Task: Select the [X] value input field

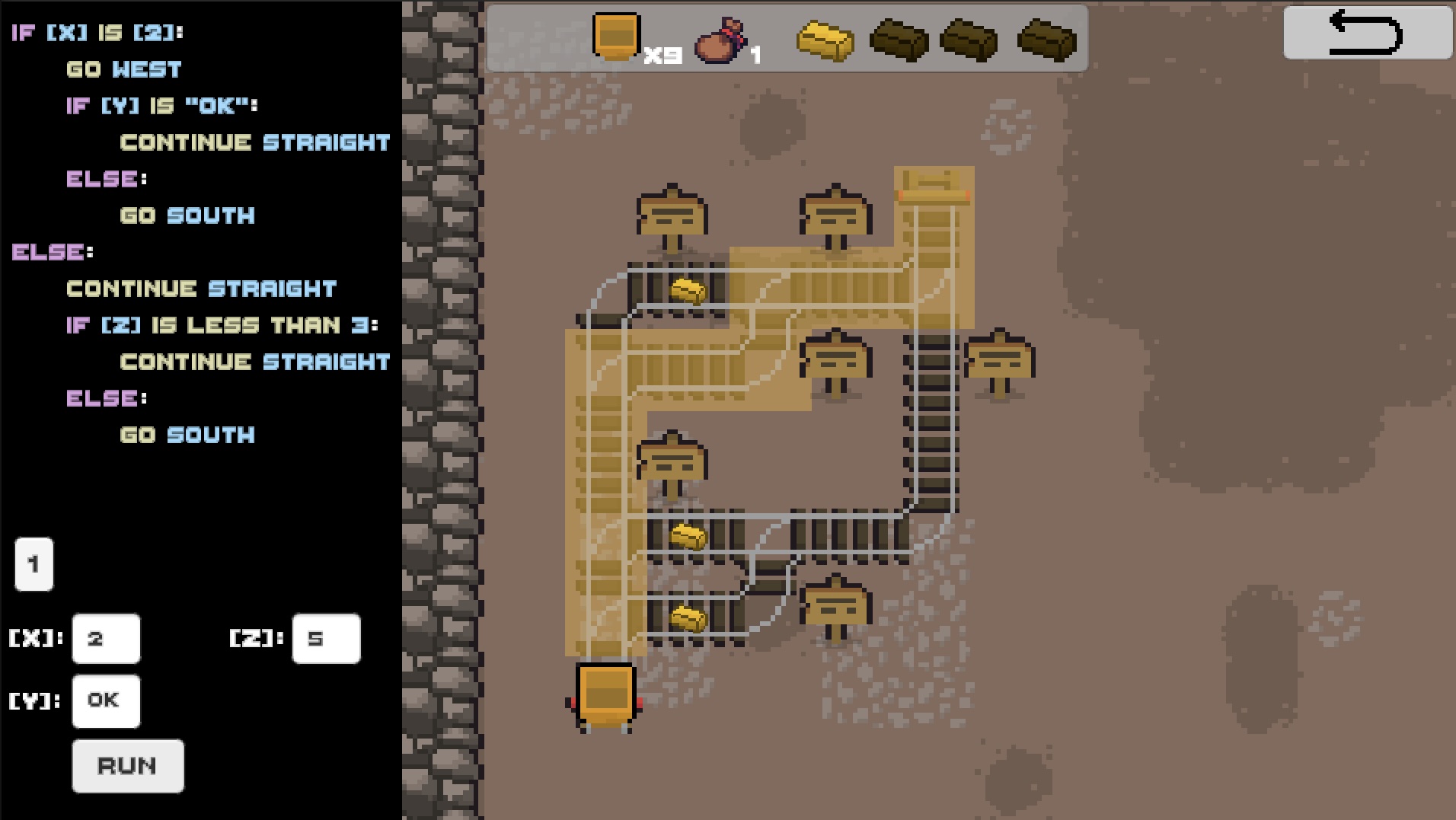Action: point(106,638)
